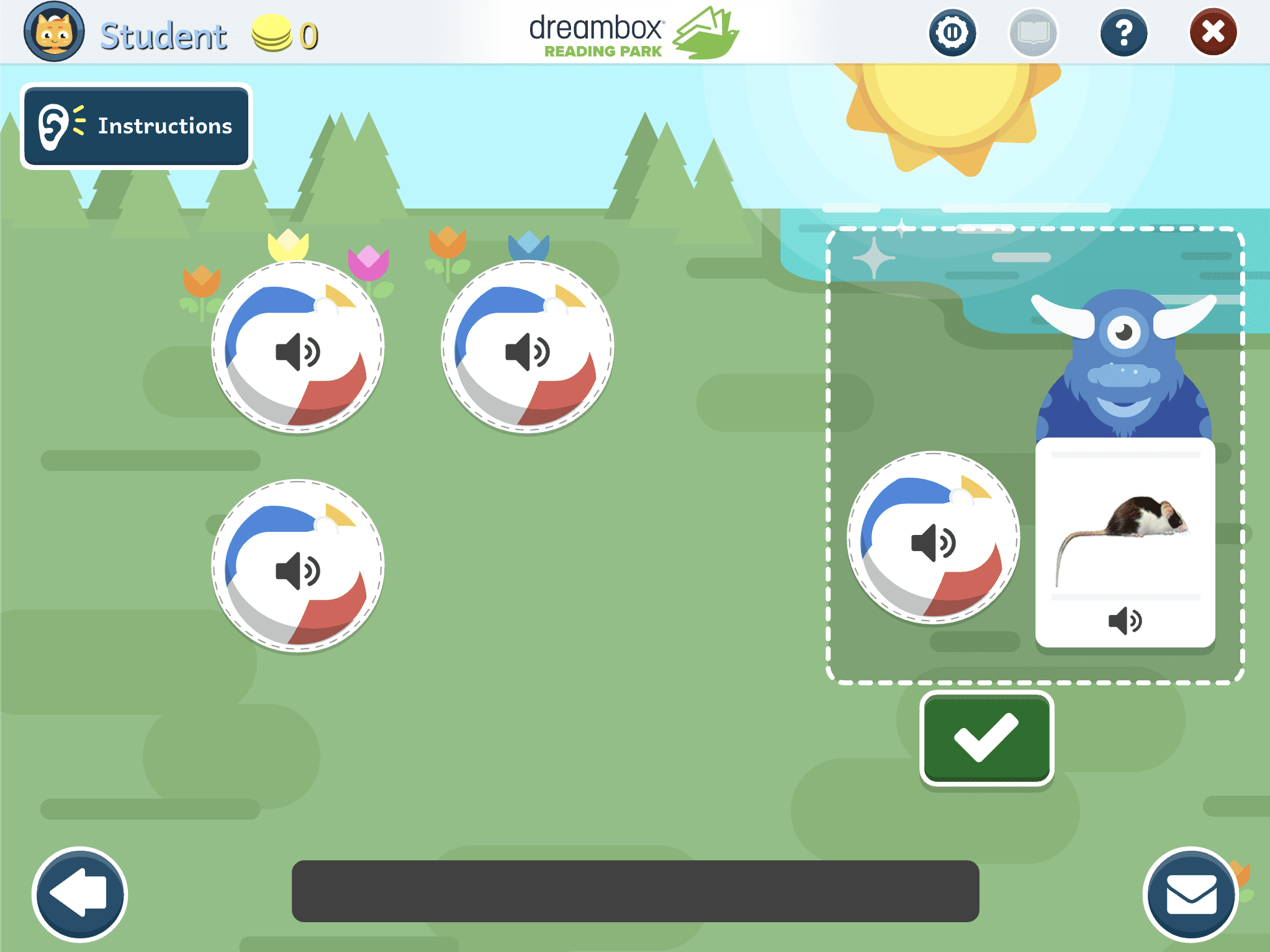Play the beach ball sound beside the mouse card

[933, 538]
